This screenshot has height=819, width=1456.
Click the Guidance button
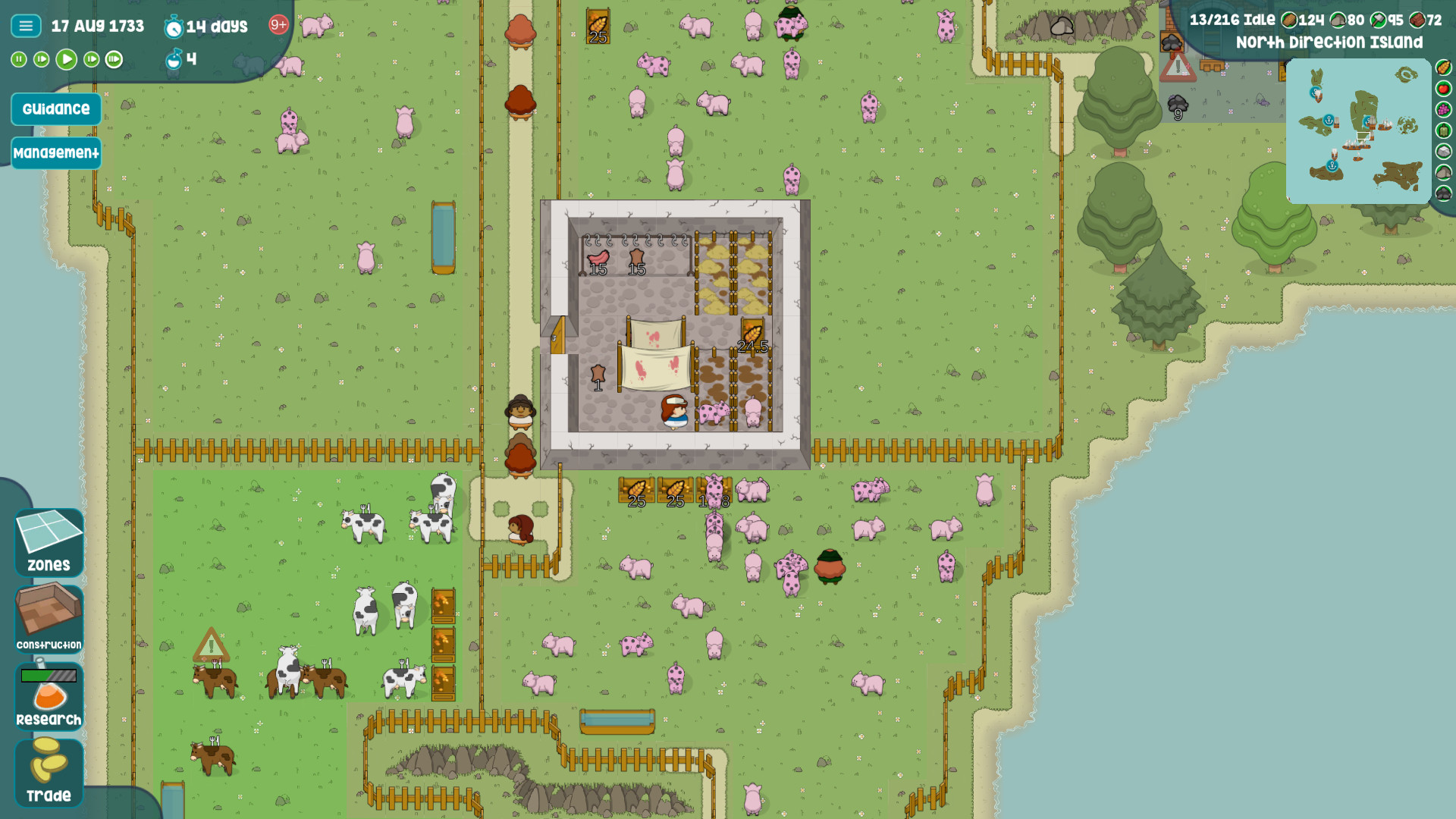[x=55, y=108]
